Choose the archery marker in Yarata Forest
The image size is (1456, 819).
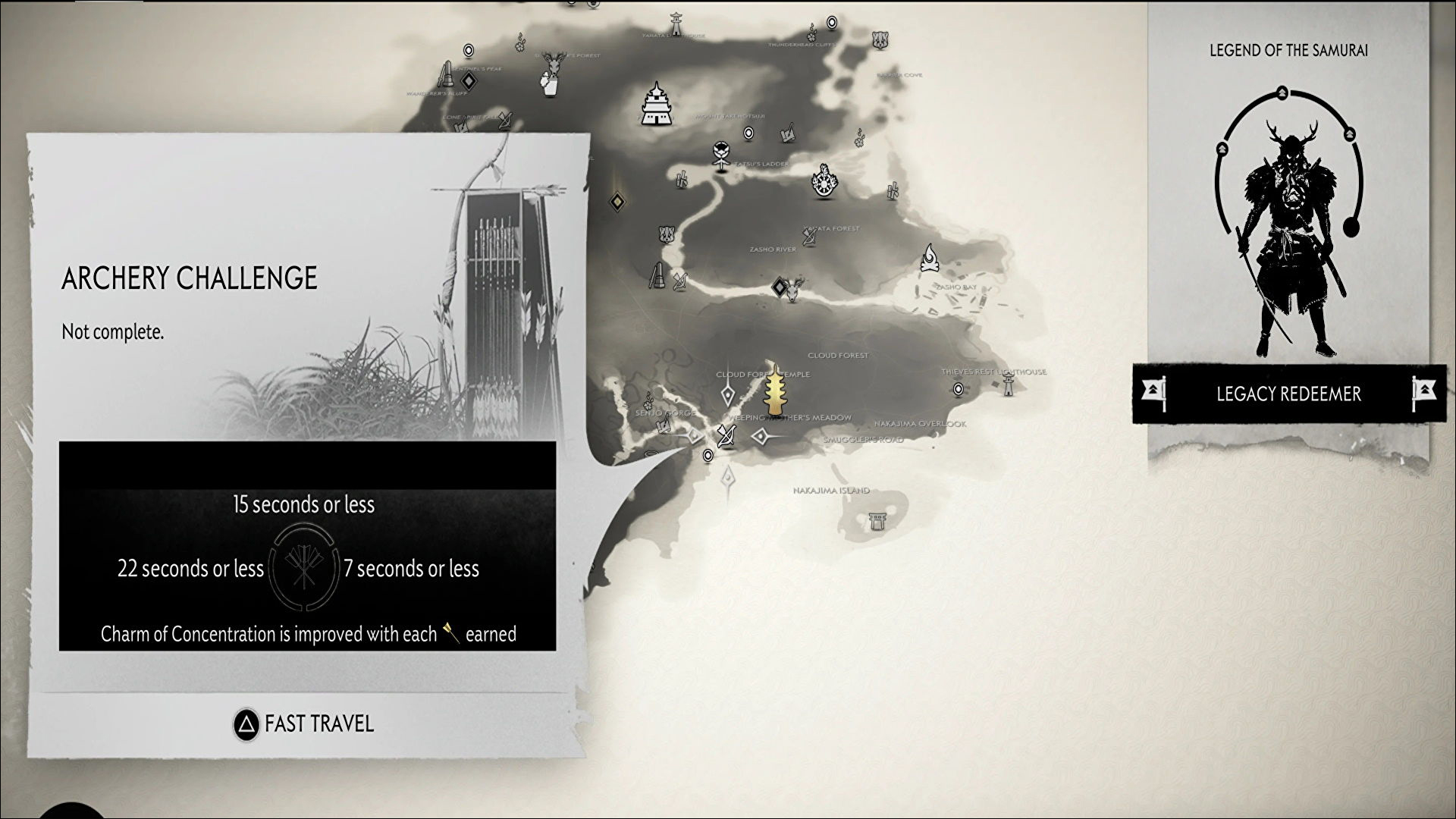point(810,237)
